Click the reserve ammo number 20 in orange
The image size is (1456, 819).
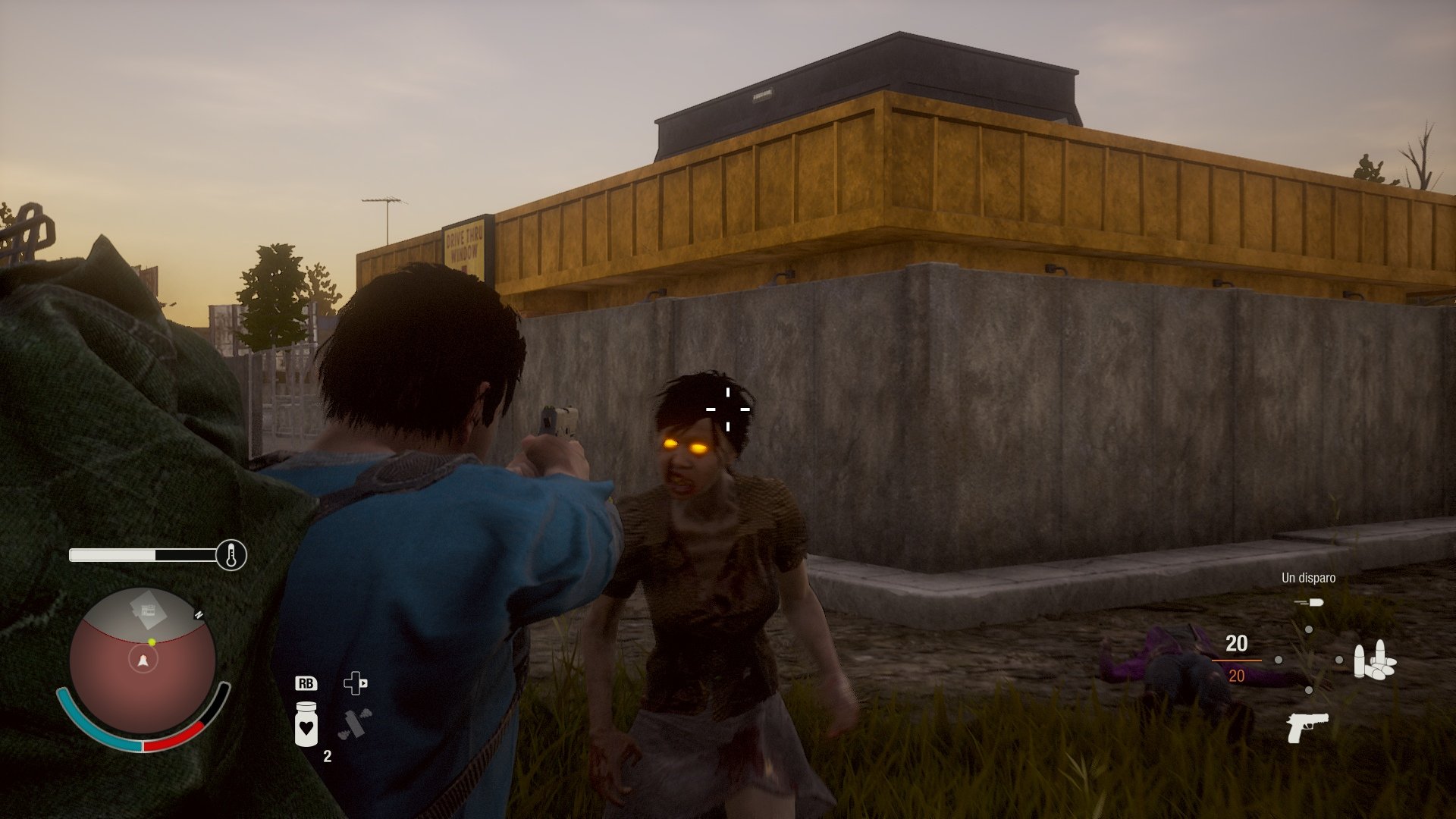(1238, 675)
